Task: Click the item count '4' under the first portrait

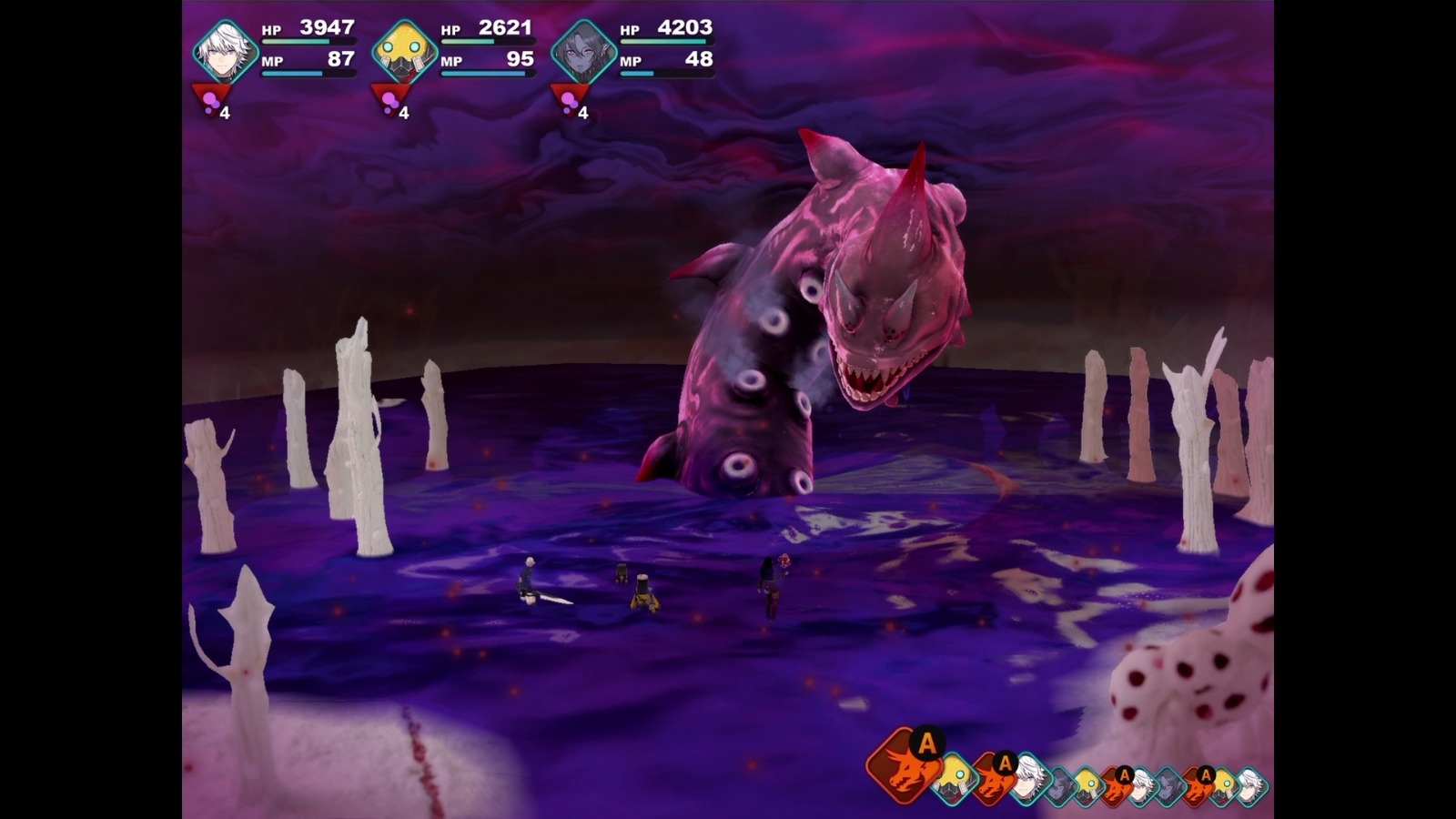Action: [x=223, y=115]
